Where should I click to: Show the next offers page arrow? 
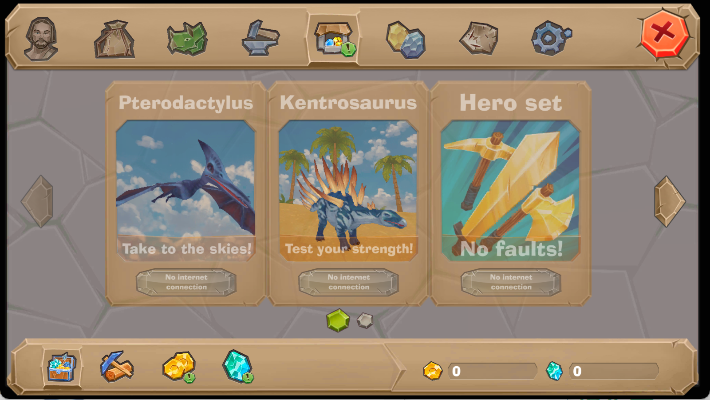(x=669, y=201)
